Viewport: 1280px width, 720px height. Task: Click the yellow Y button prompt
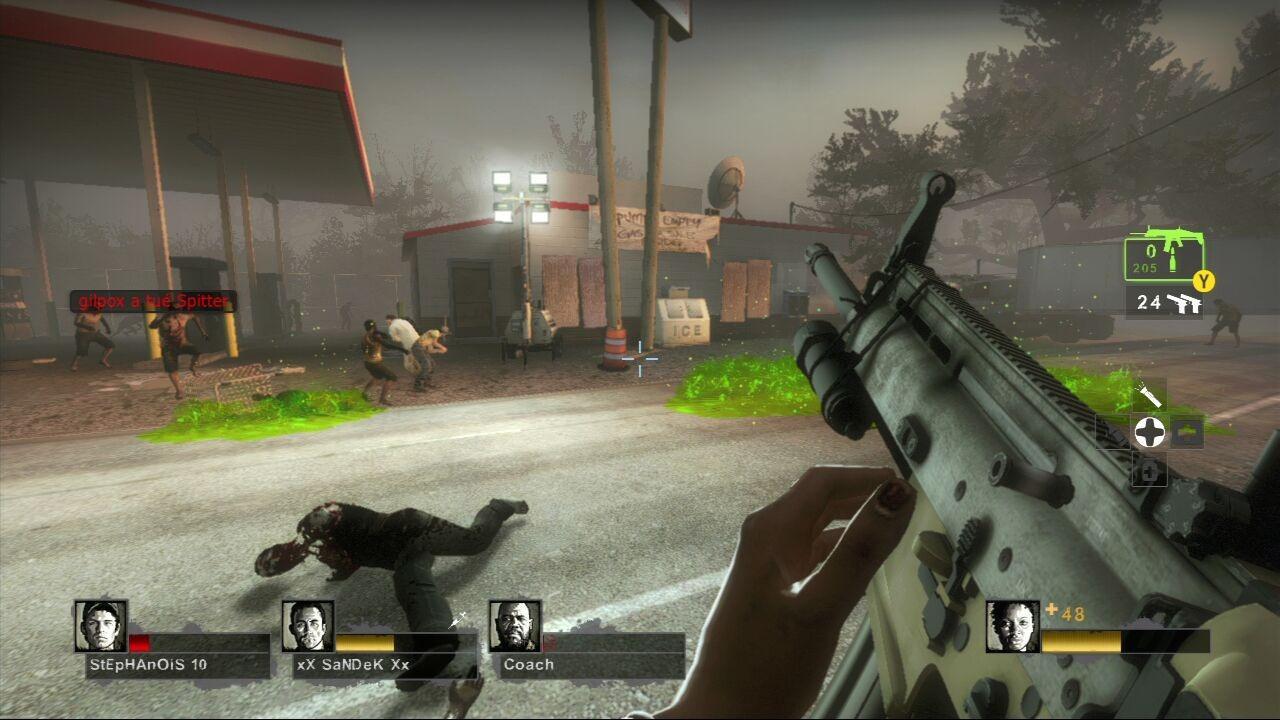pyautogui.click(x=1203, y=279)
